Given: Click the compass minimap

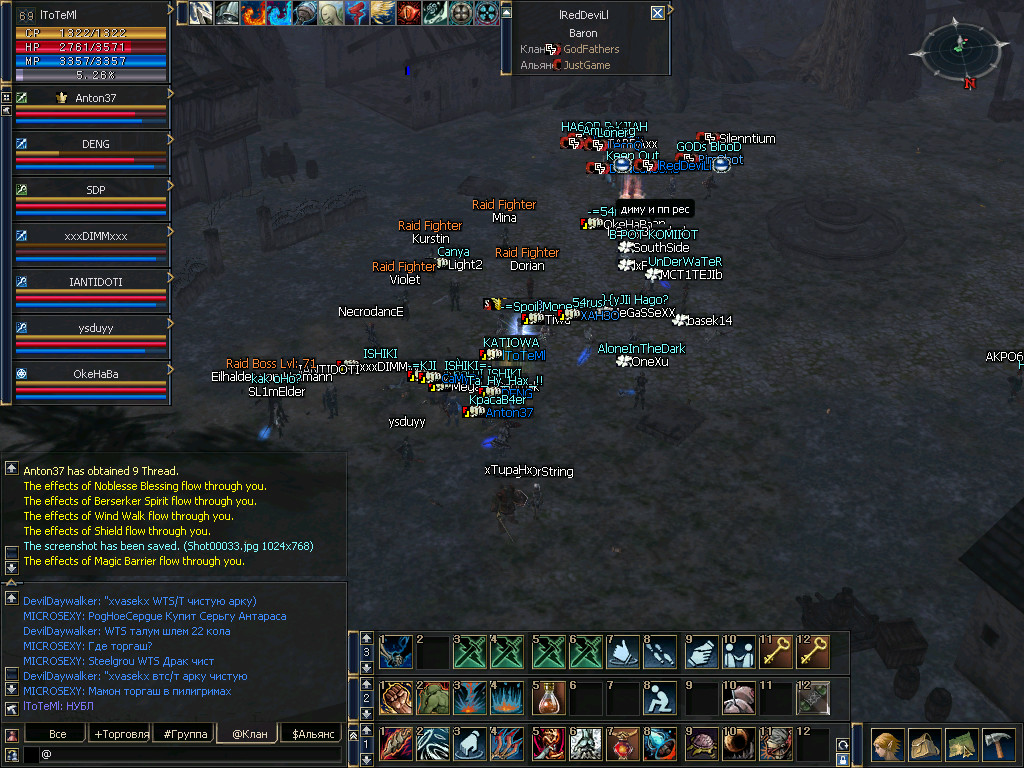Looking at the screenshot, I should point(958,50).
